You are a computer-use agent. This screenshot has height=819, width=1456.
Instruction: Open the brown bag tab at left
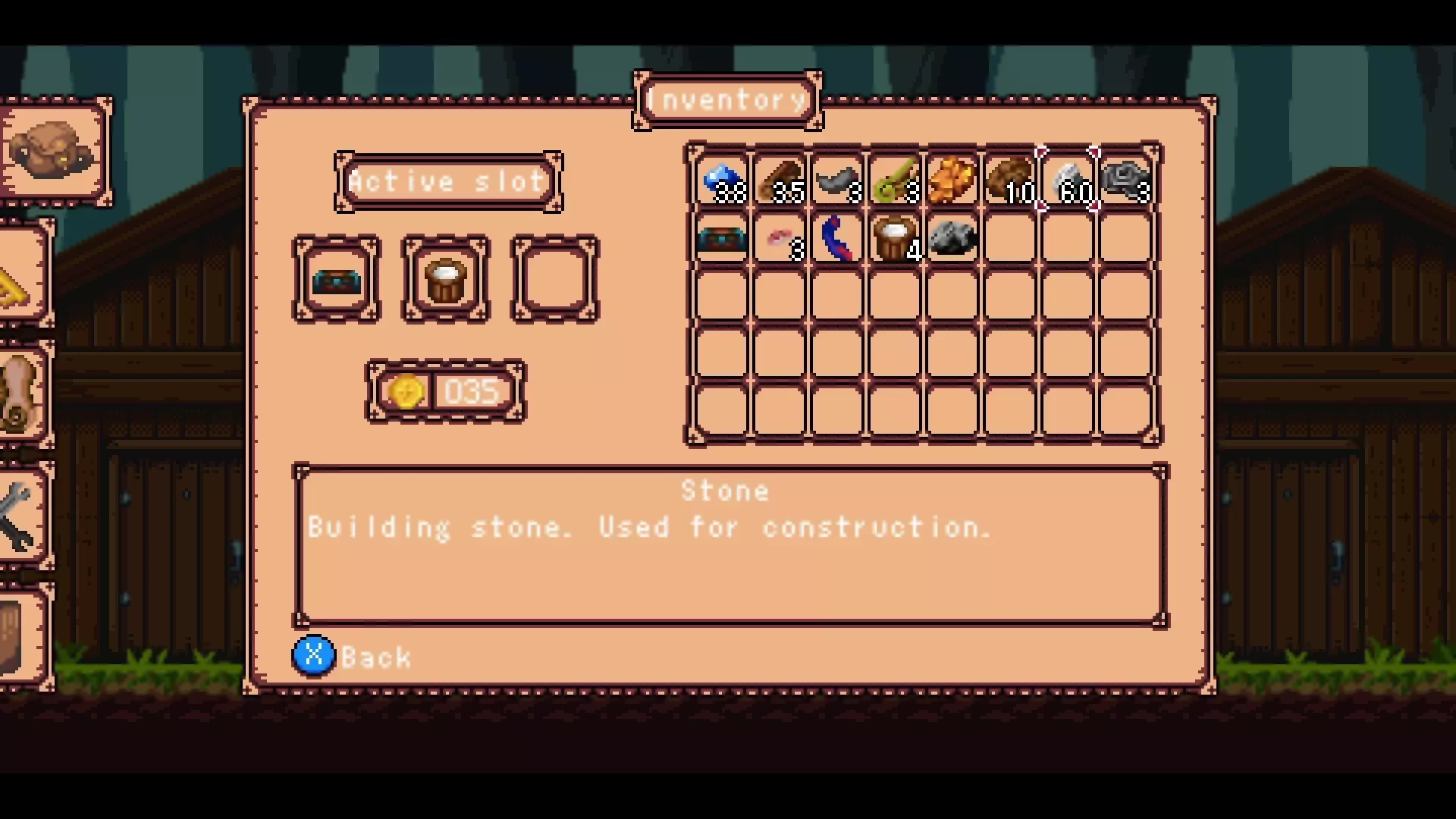point(53,151)
